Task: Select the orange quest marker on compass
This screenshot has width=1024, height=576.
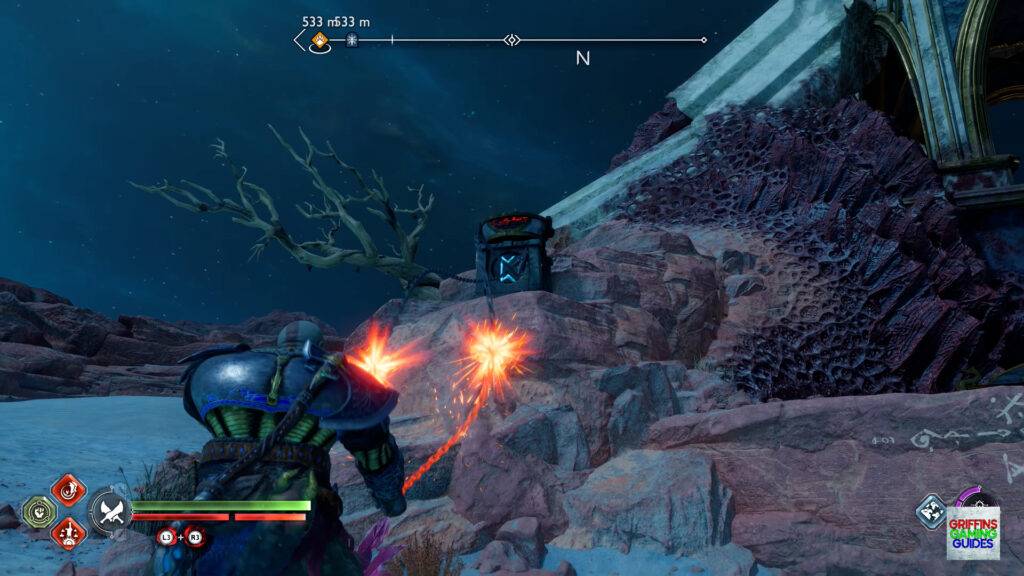Action: pyautogui.click(x=319, y=41)
